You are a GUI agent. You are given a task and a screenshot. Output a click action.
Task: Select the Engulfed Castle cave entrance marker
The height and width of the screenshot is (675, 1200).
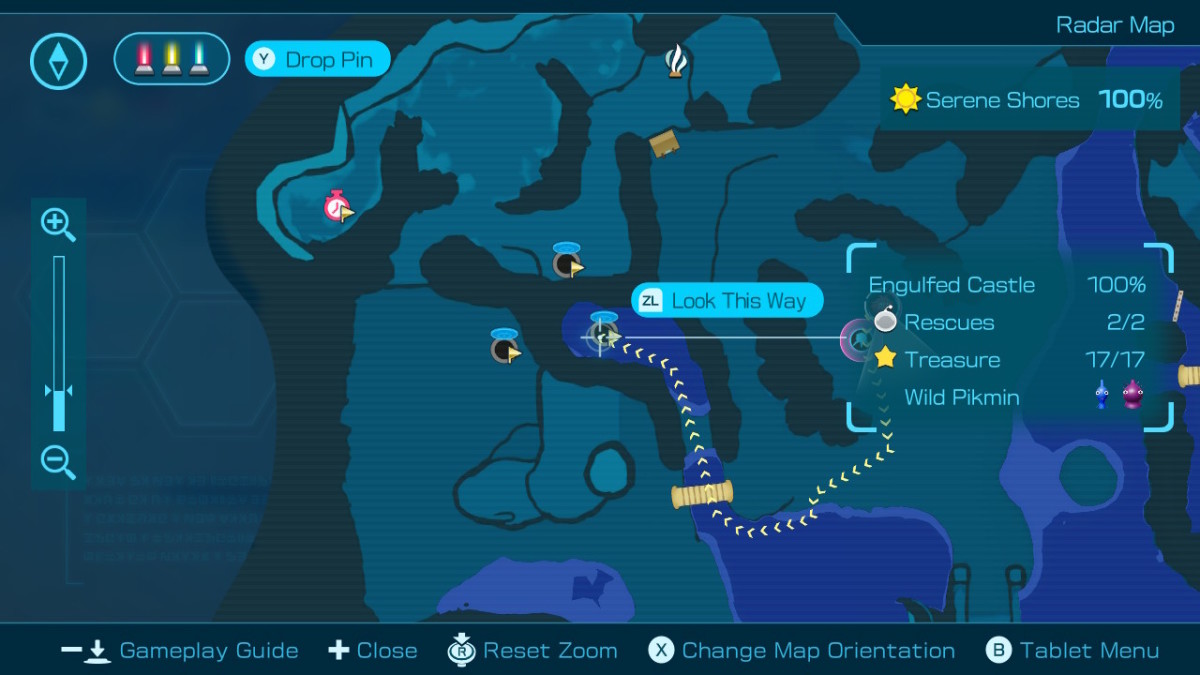pyautogui.click(x=858, y=341)
